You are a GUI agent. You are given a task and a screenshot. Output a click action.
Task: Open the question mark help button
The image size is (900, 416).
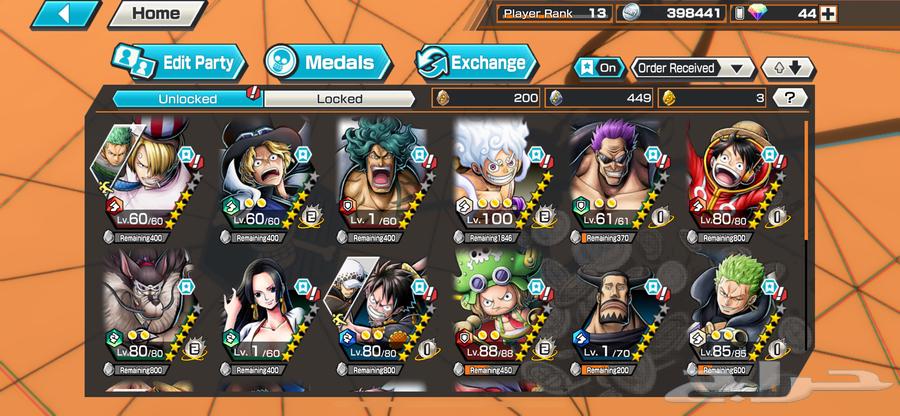790,98
